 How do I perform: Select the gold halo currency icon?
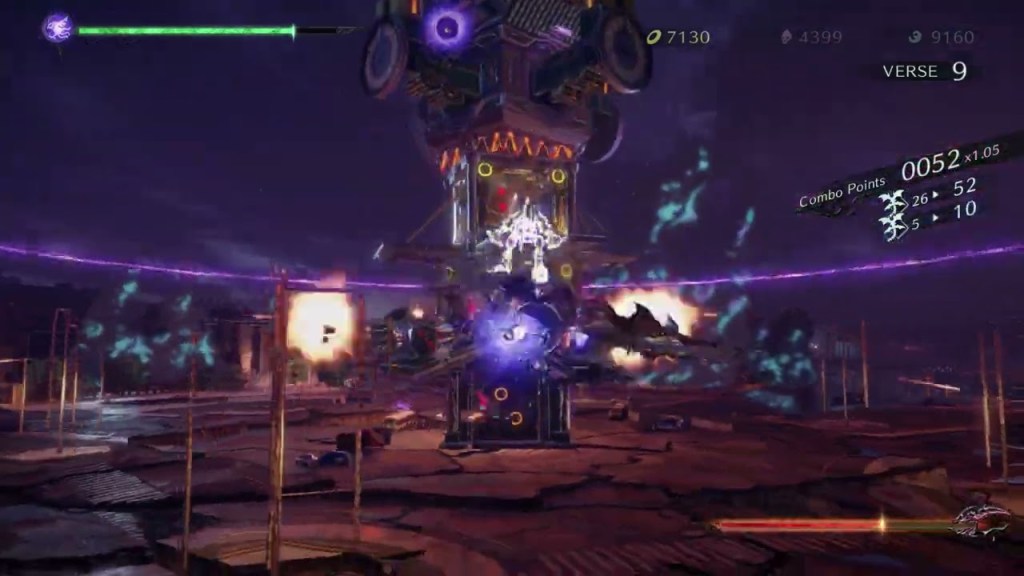(654, 37)
